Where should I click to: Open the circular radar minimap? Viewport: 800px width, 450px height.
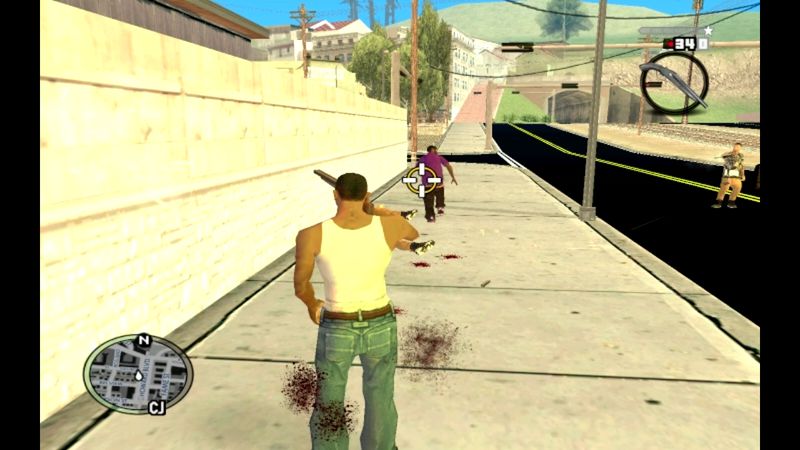[137, 374]
